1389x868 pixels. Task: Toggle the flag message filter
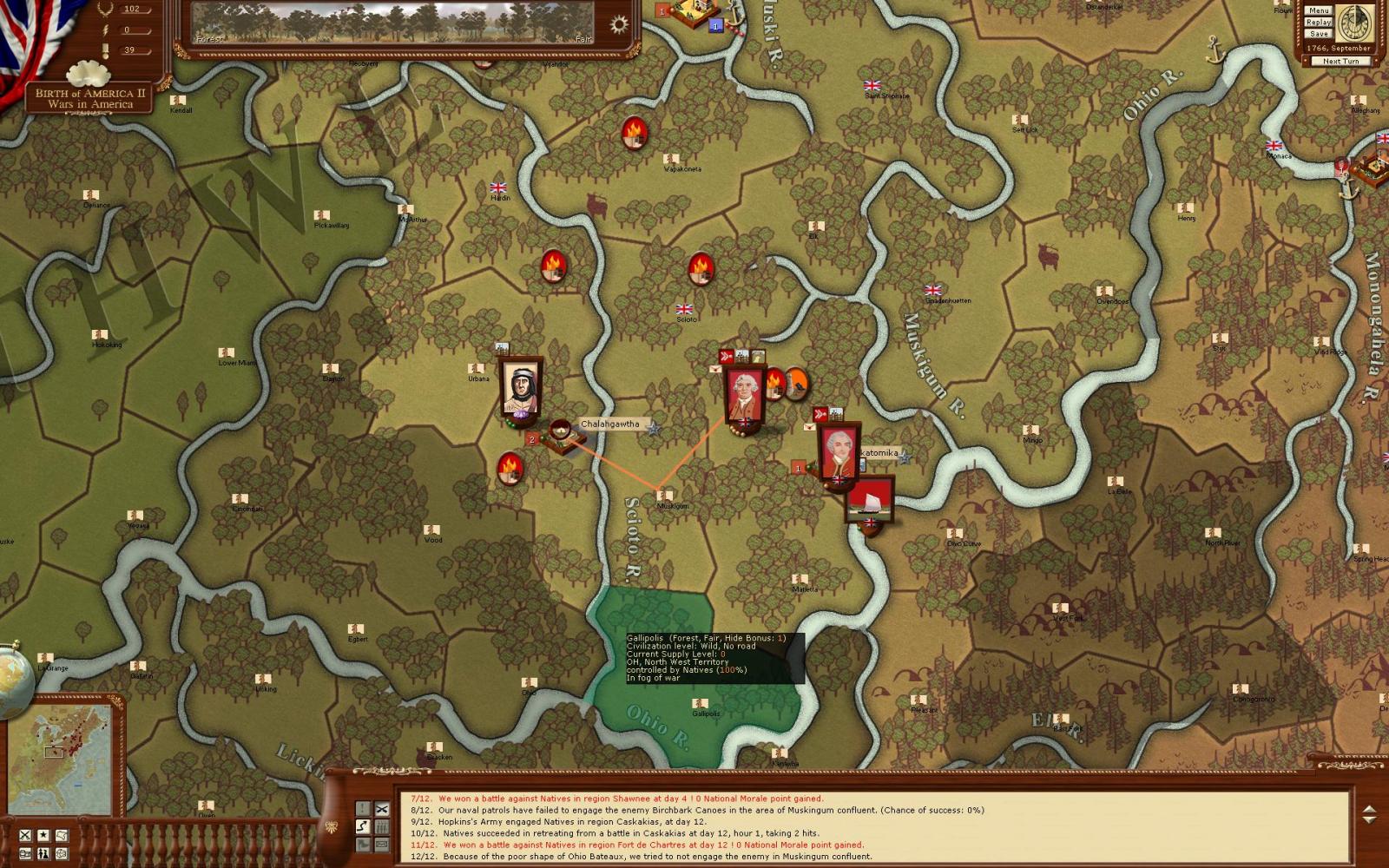pyautogui.click(x=363, y=844)
